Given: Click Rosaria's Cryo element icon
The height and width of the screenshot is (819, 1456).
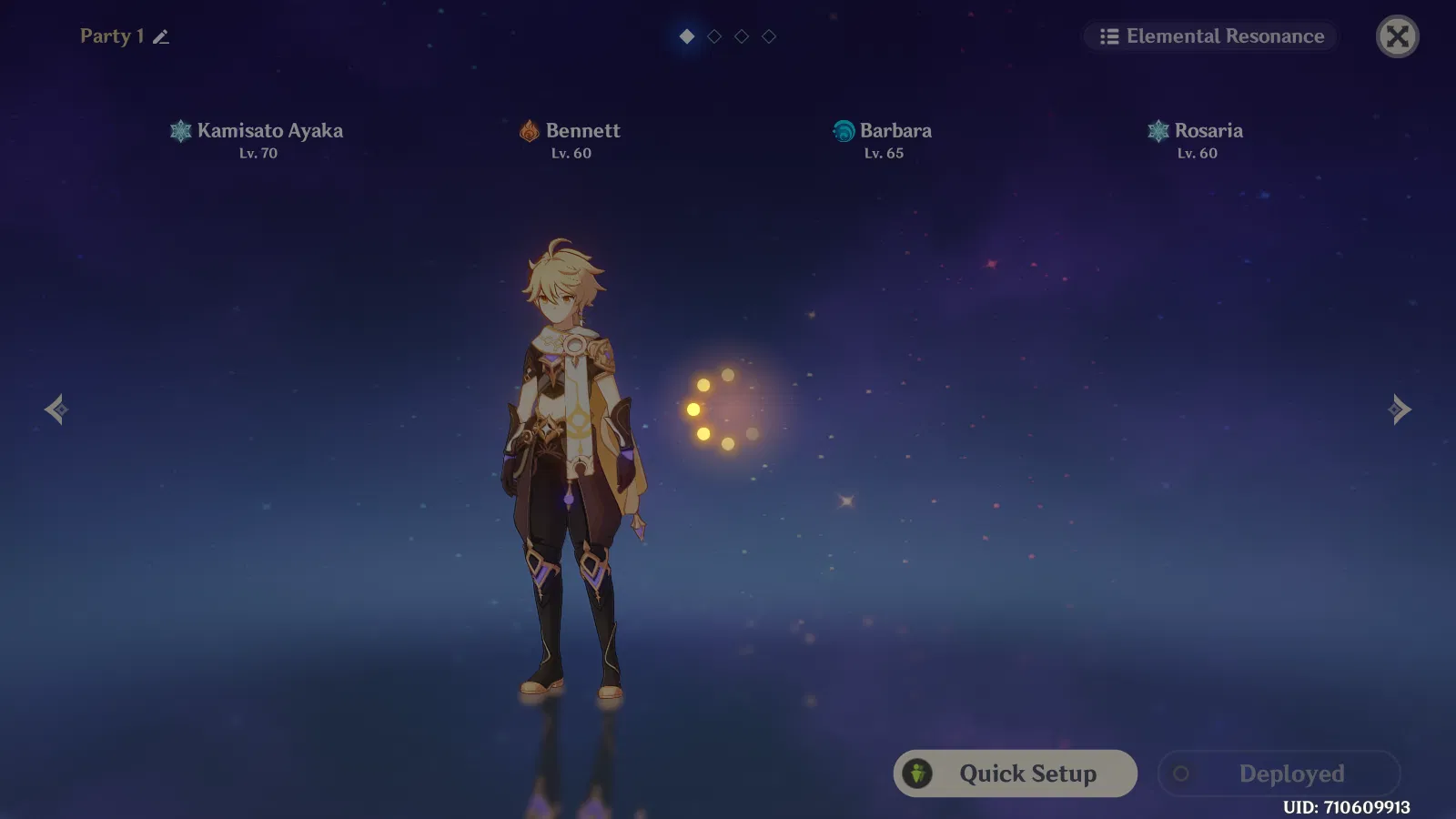Looking at the screenshot, I should 1158,131.
